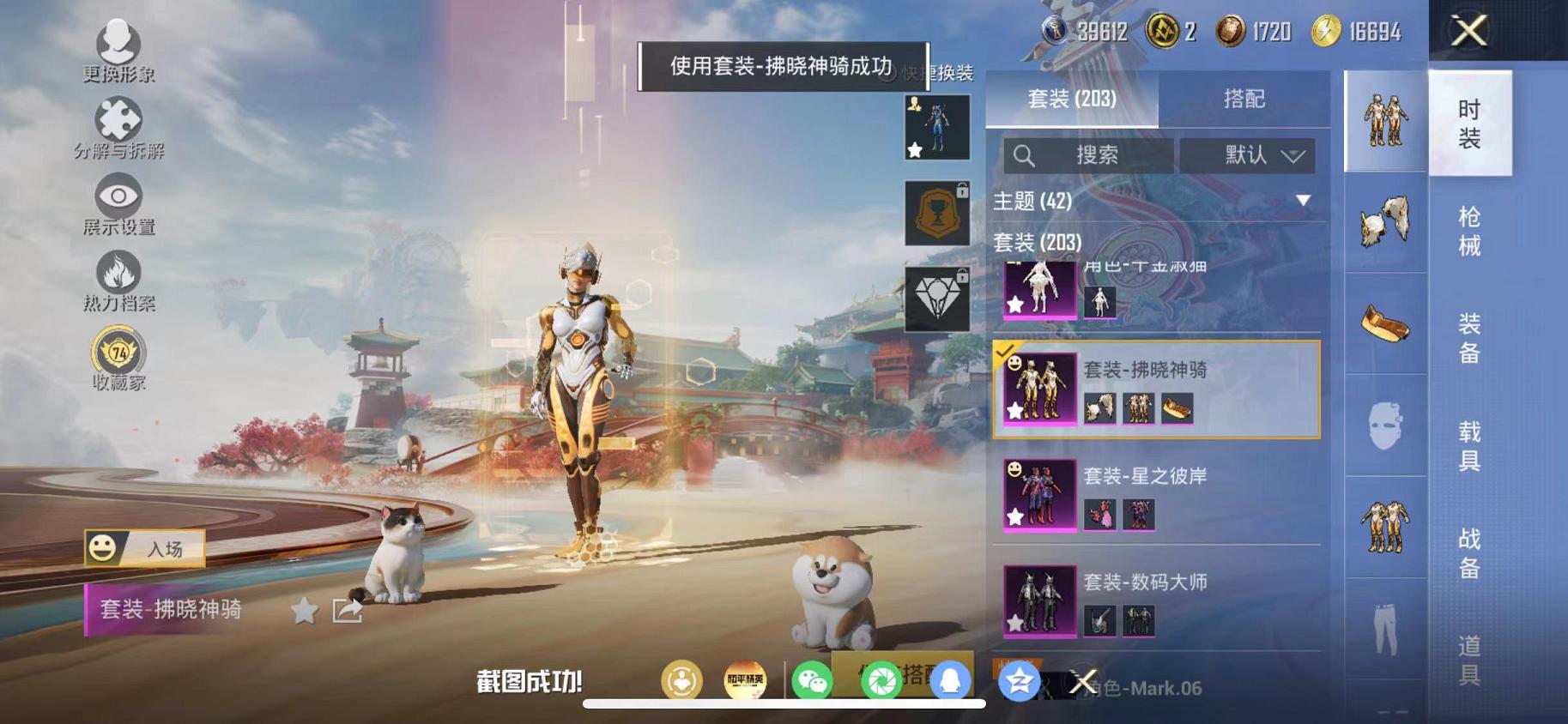This screenshot has width=1568, height=724.
Task: View the 热力档案 heat profile
Action: 118,276
